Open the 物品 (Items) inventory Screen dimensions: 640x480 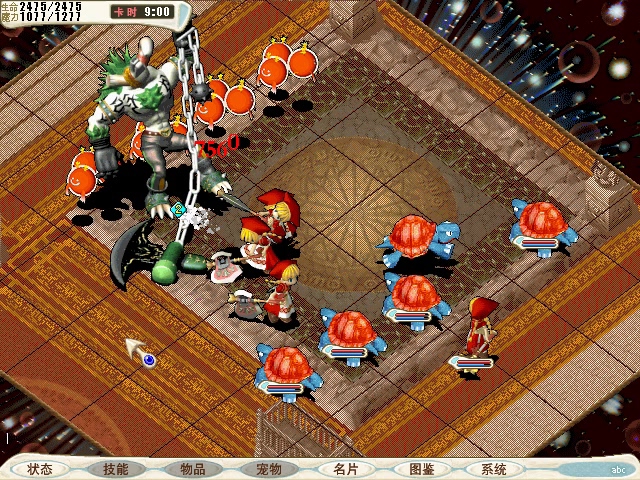pos(193,469)
